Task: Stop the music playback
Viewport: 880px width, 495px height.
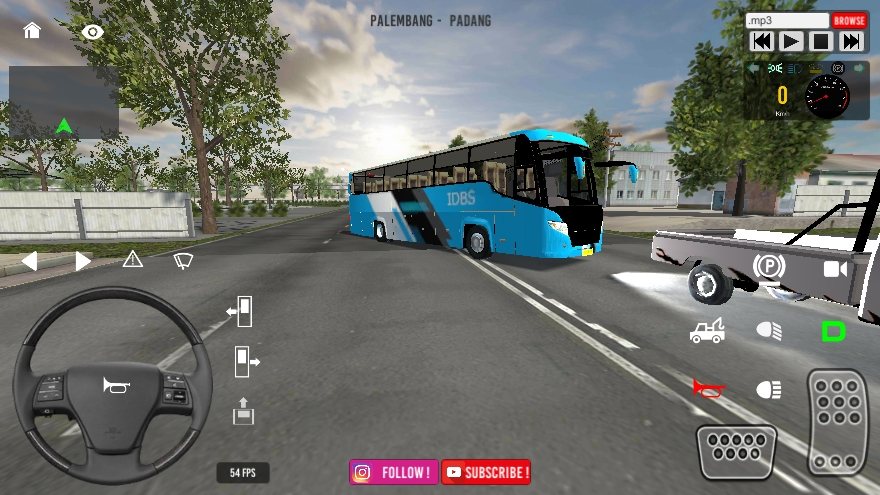Action: [821, 41]
